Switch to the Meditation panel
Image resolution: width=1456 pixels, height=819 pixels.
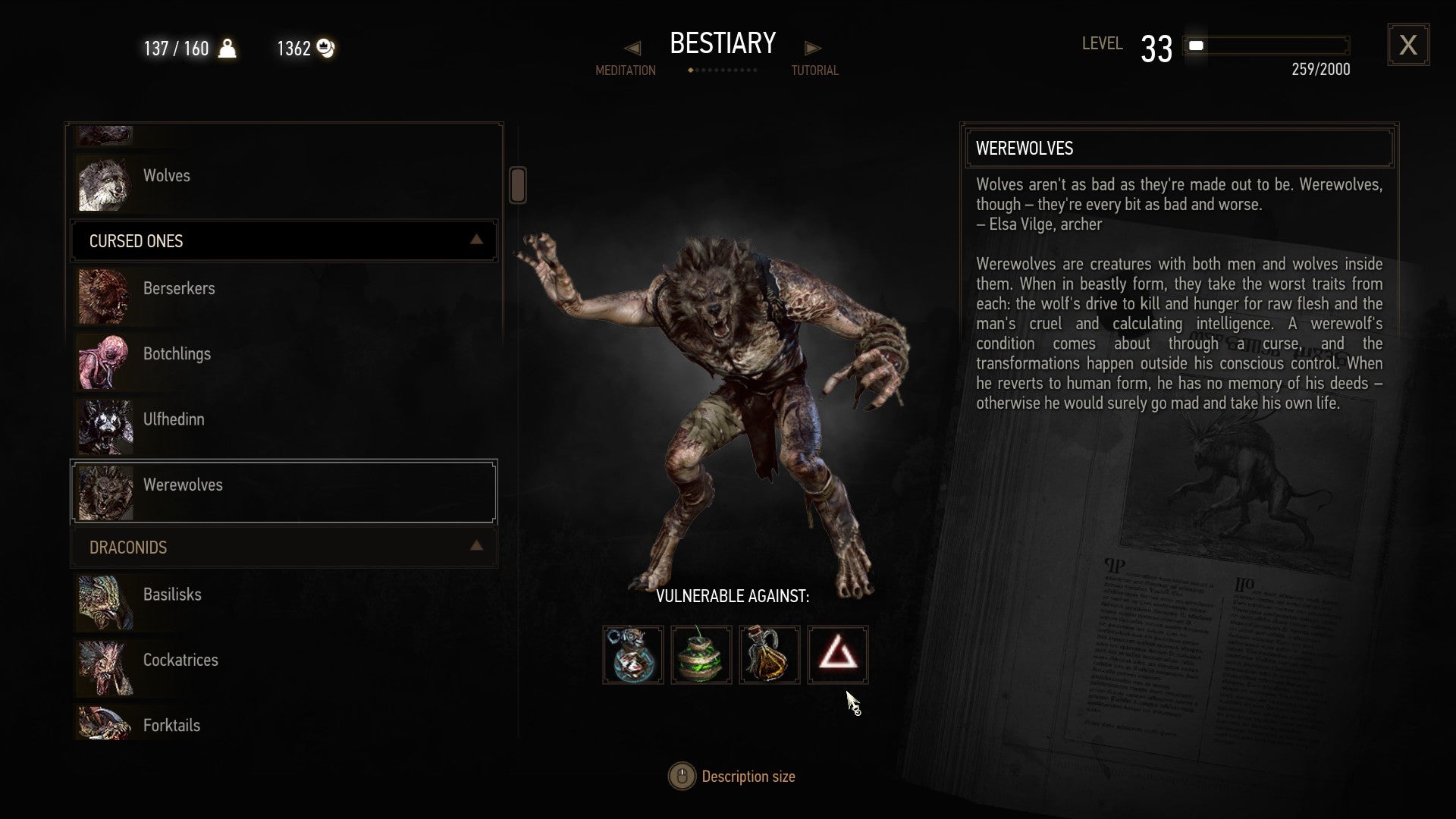click(x=625, y=71)
